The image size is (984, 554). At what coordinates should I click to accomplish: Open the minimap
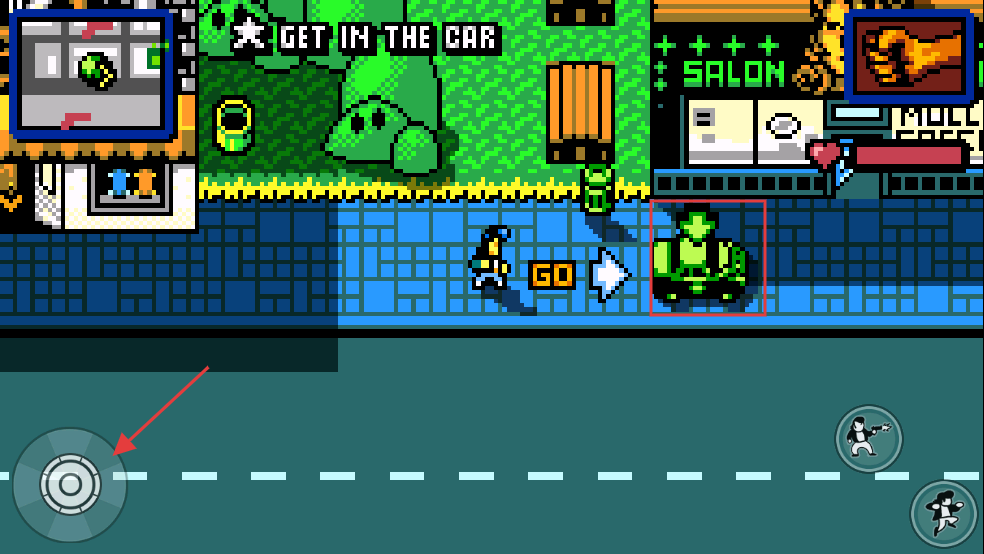coord(92,74)
